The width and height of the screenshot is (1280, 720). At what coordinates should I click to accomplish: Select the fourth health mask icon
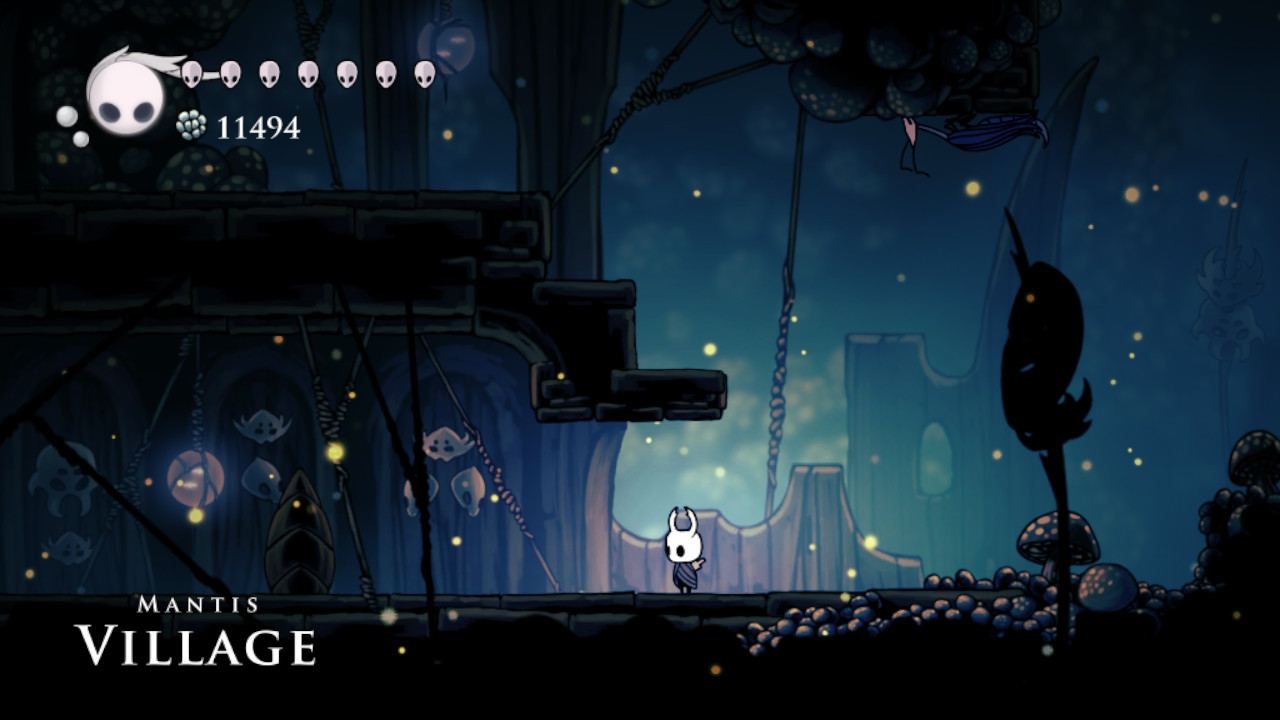tap(308, 75)
